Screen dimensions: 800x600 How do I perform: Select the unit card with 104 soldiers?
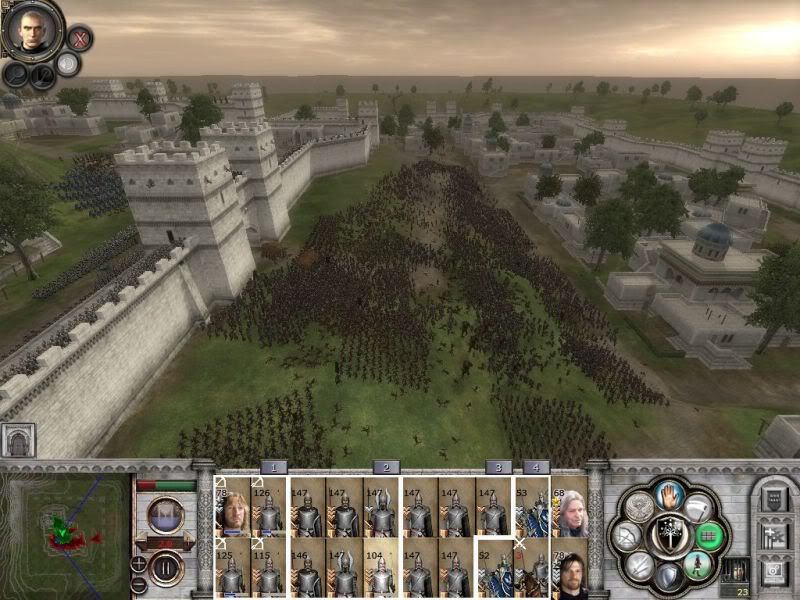coord(380,568)
